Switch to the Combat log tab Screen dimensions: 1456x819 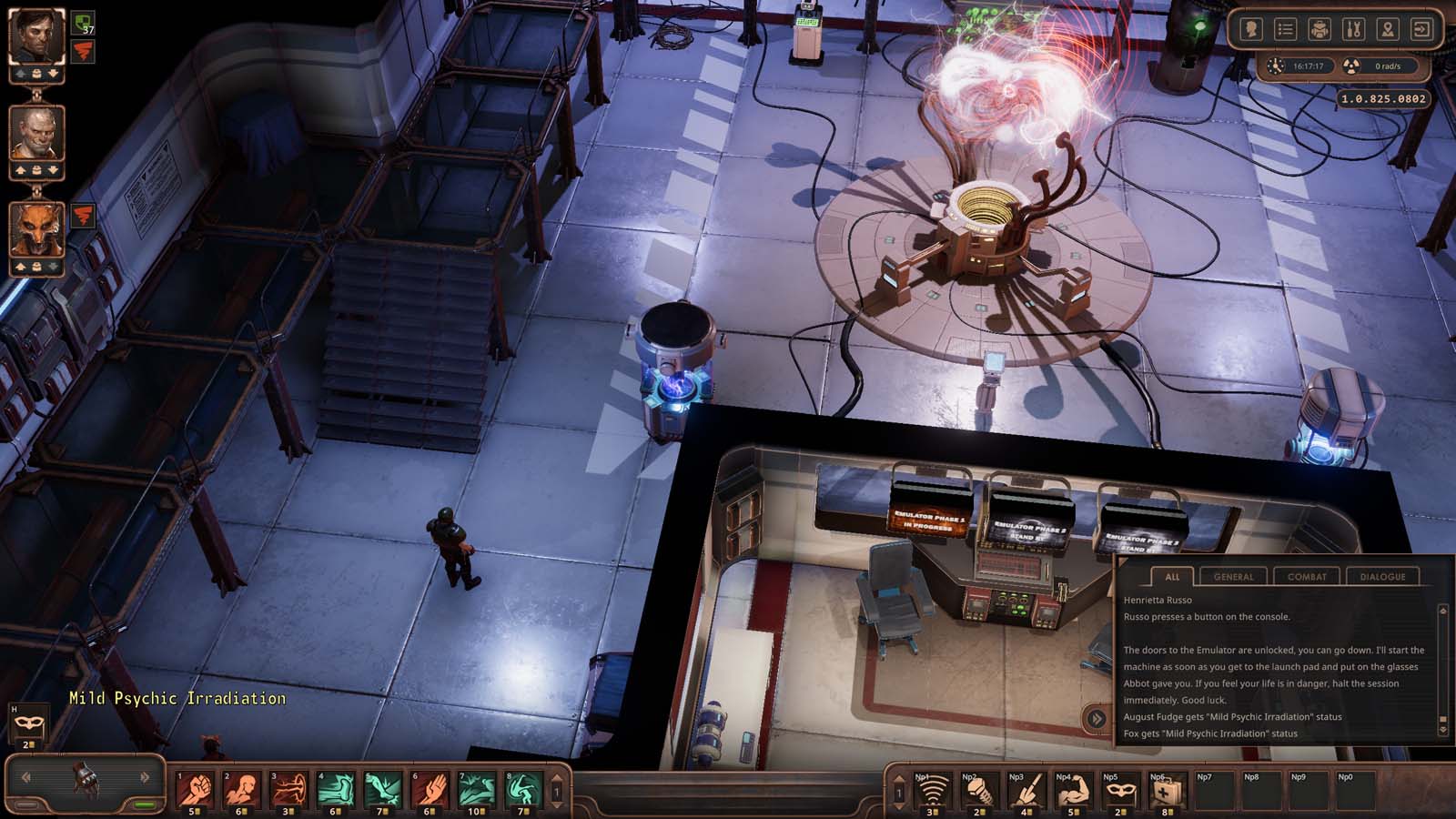point(1307,576)
